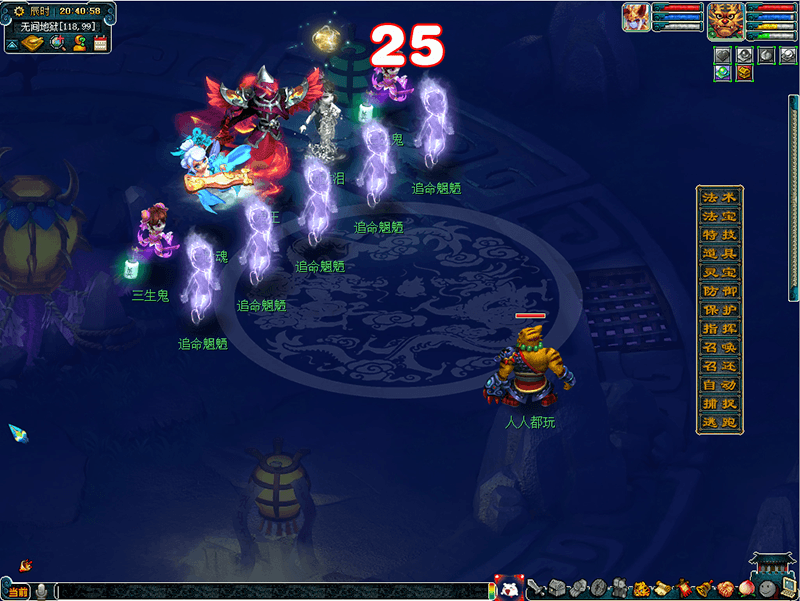The width and height of the screenshot is (800, 601).
Task: Toggle the microphone voice button
Action: pyautogui.click(x=41, y=592)
